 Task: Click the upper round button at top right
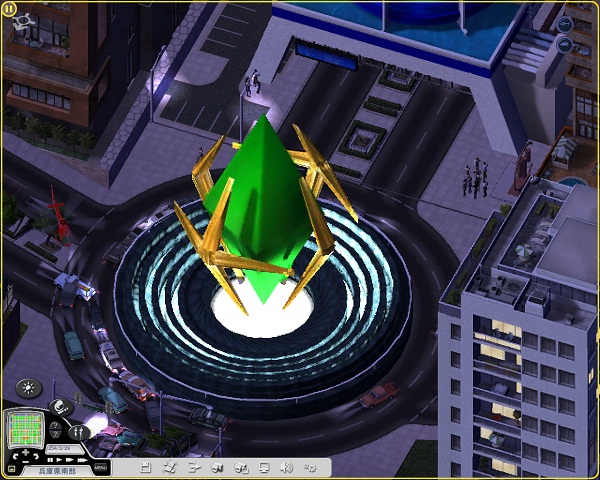567,23
